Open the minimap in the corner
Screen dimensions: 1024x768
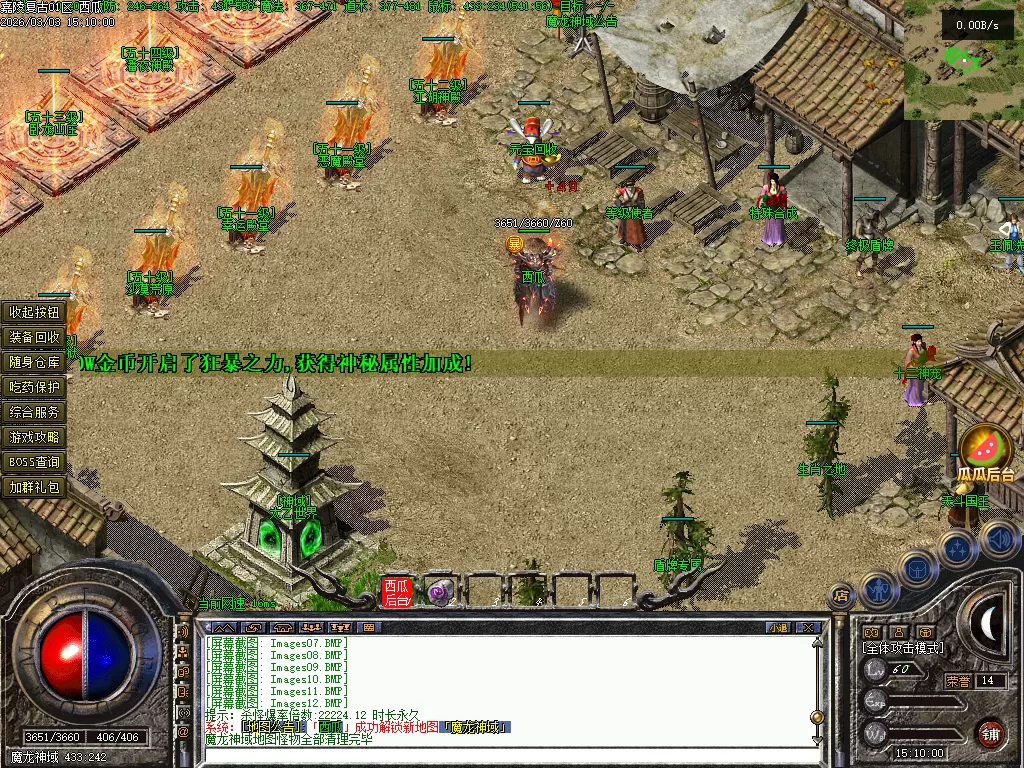coord(962,60)
